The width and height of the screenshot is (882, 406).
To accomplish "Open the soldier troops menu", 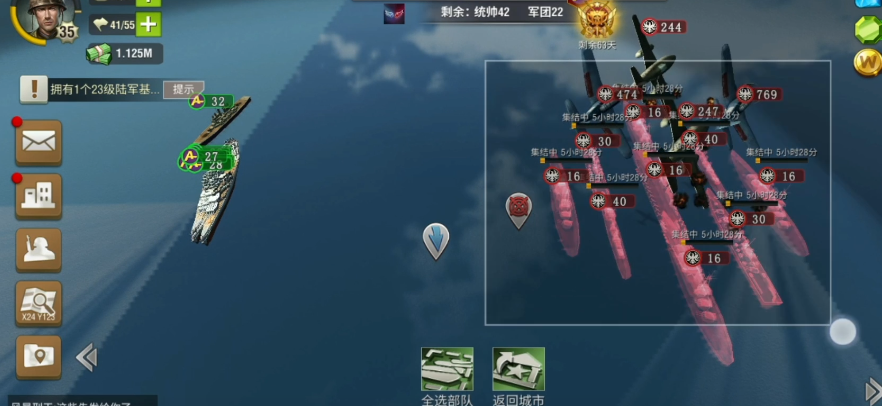I will [x=38, y=249].
